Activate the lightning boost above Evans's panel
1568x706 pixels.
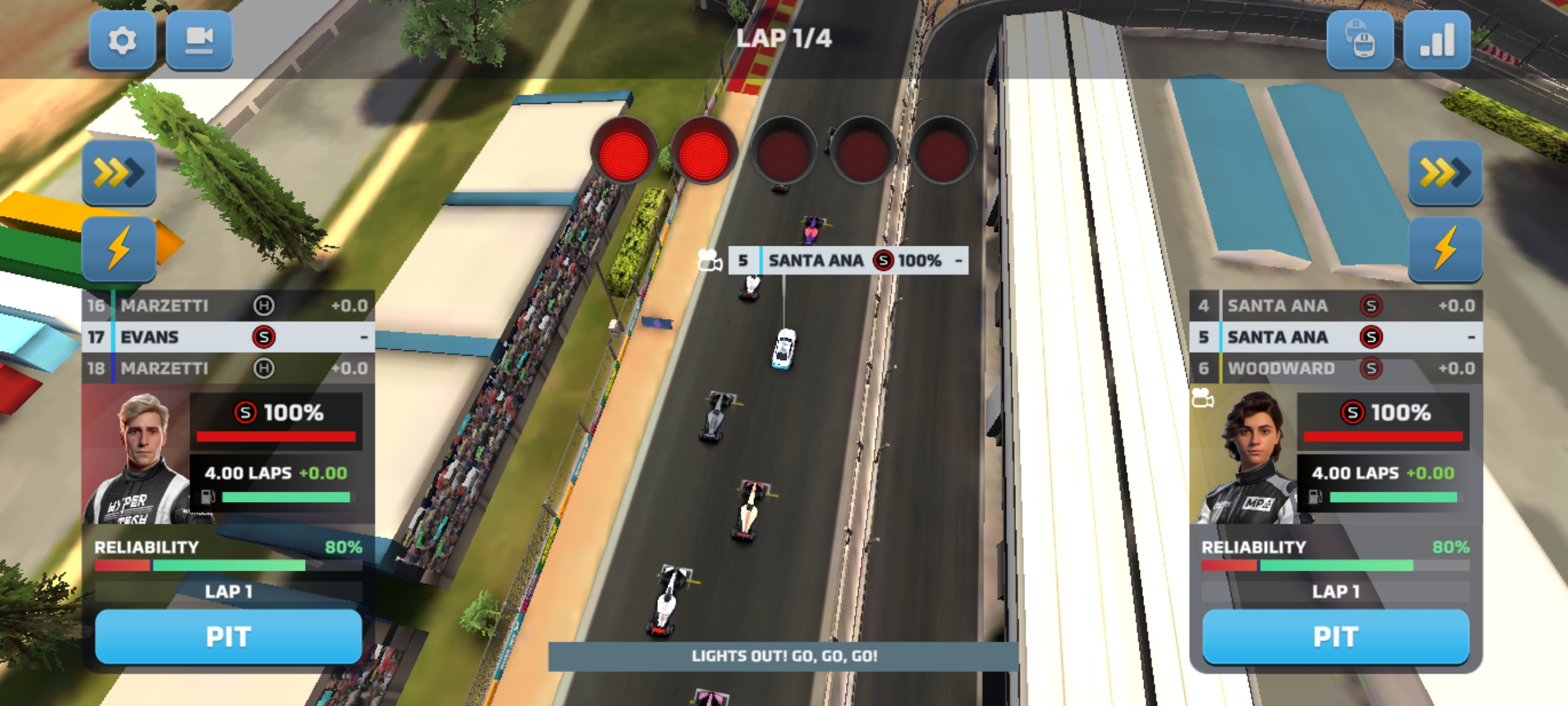point(119,249)
